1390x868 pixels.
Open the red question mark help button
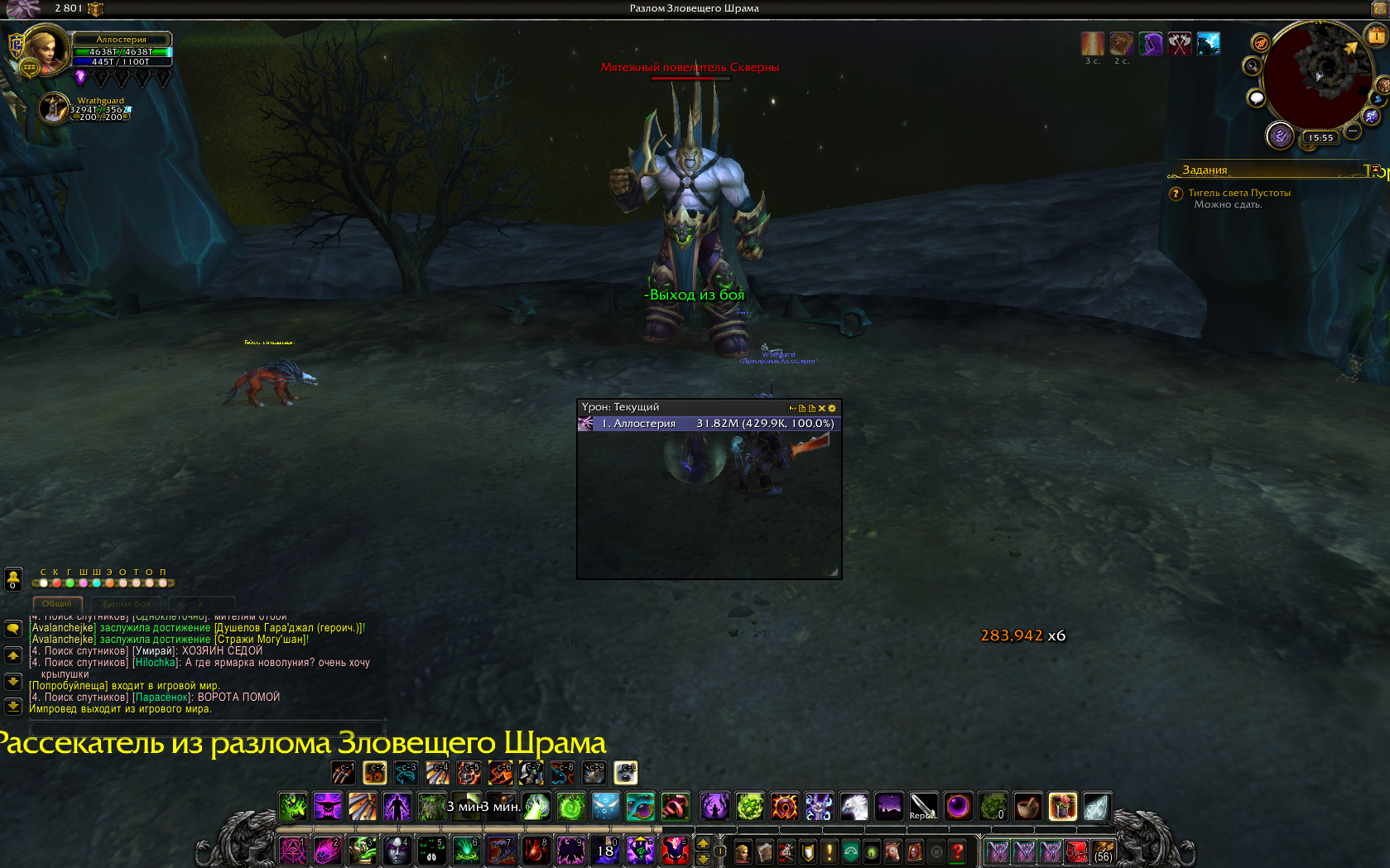point(958,851)
